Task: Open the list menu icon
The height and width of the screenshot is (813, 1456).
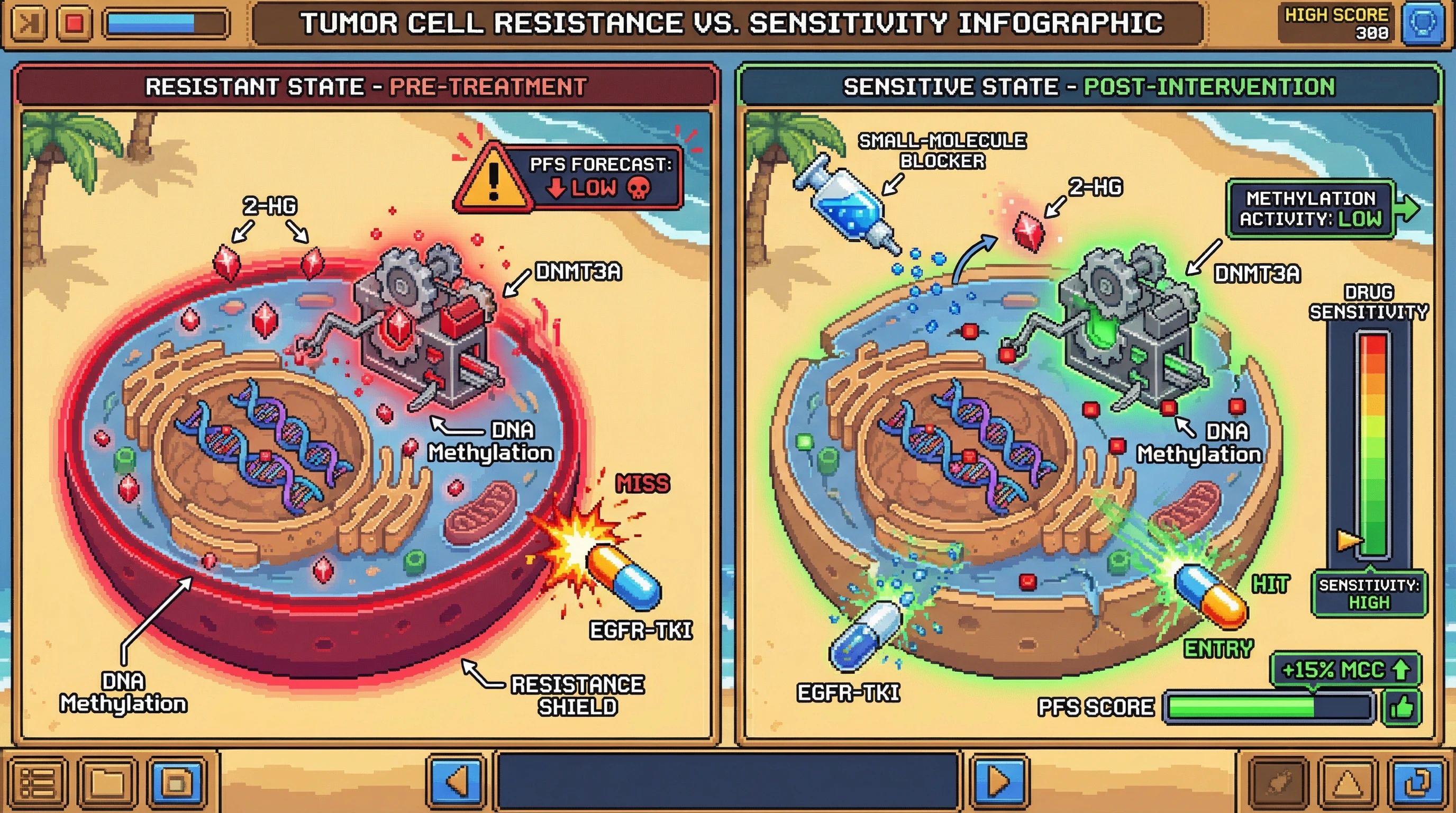Action: pos(38,783)
